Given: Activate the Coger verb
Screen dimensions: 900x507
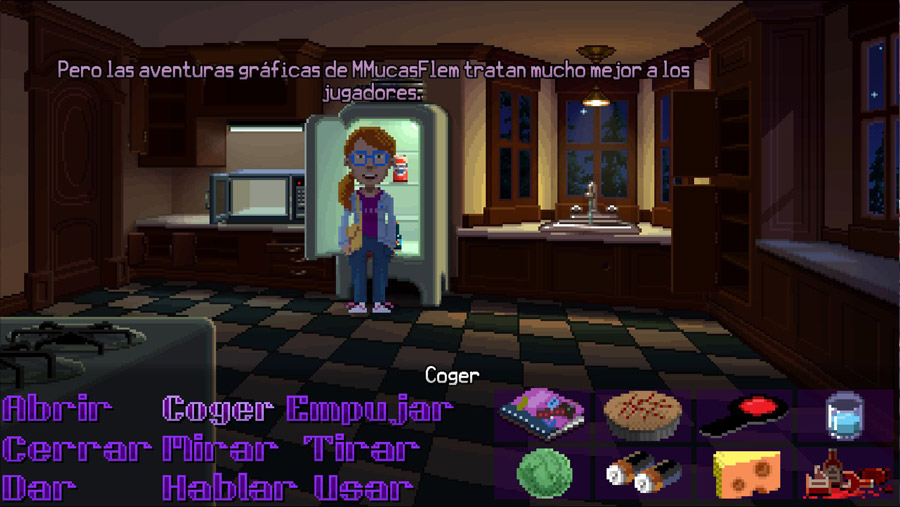Looking at the screenshot, I should point(217,409).
